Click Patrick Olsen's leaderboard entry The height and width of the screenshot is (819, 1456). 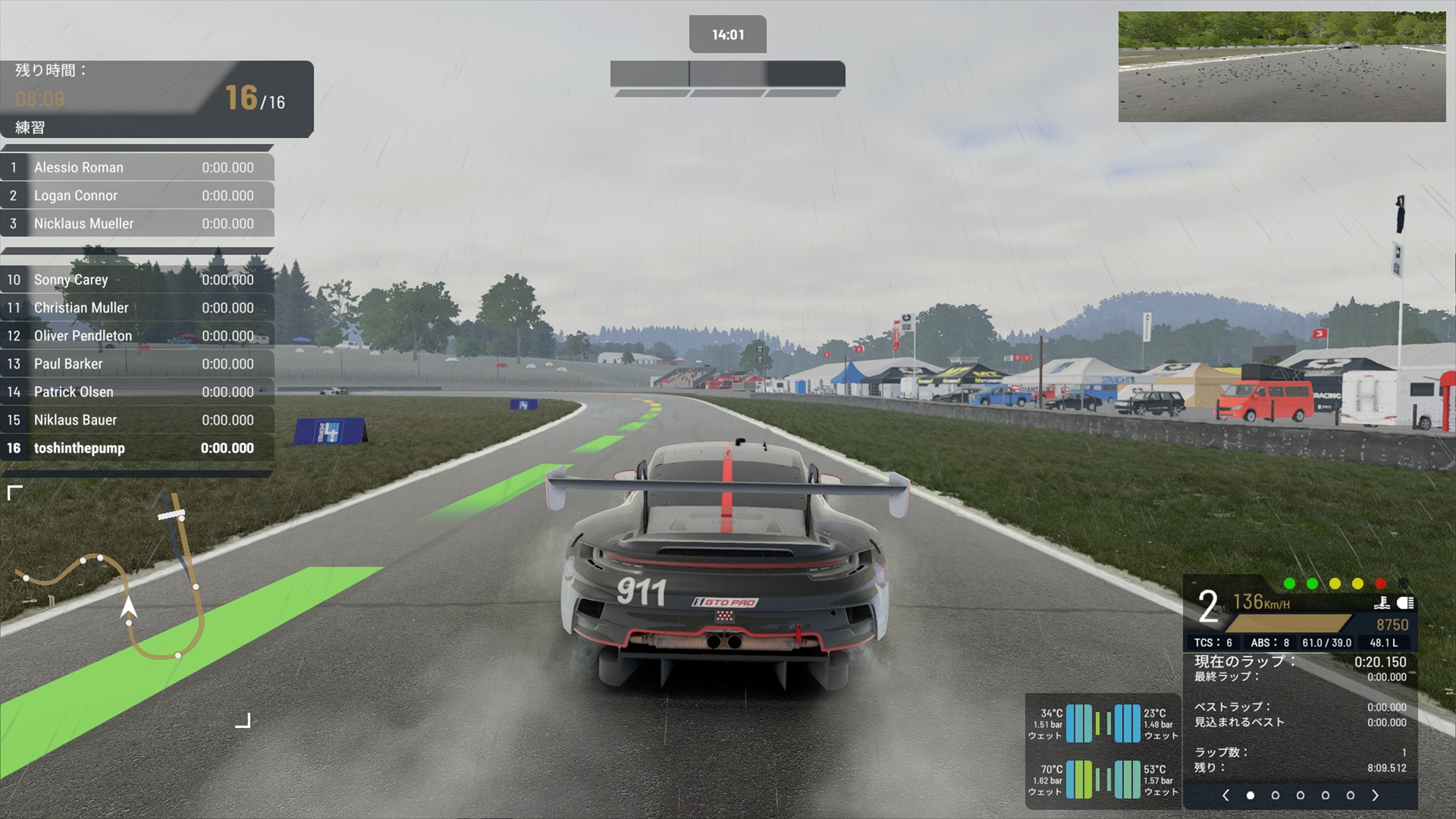(137, 392)
